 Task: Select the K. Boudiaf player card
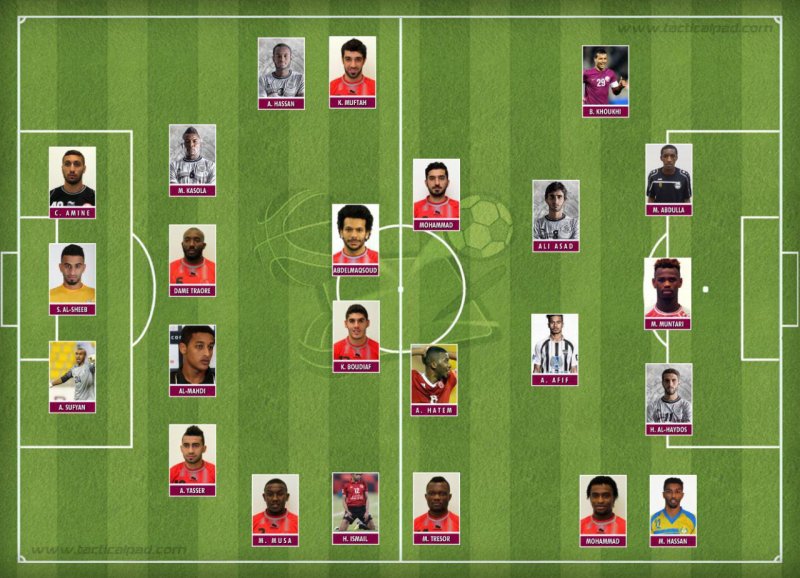[356, 335]
